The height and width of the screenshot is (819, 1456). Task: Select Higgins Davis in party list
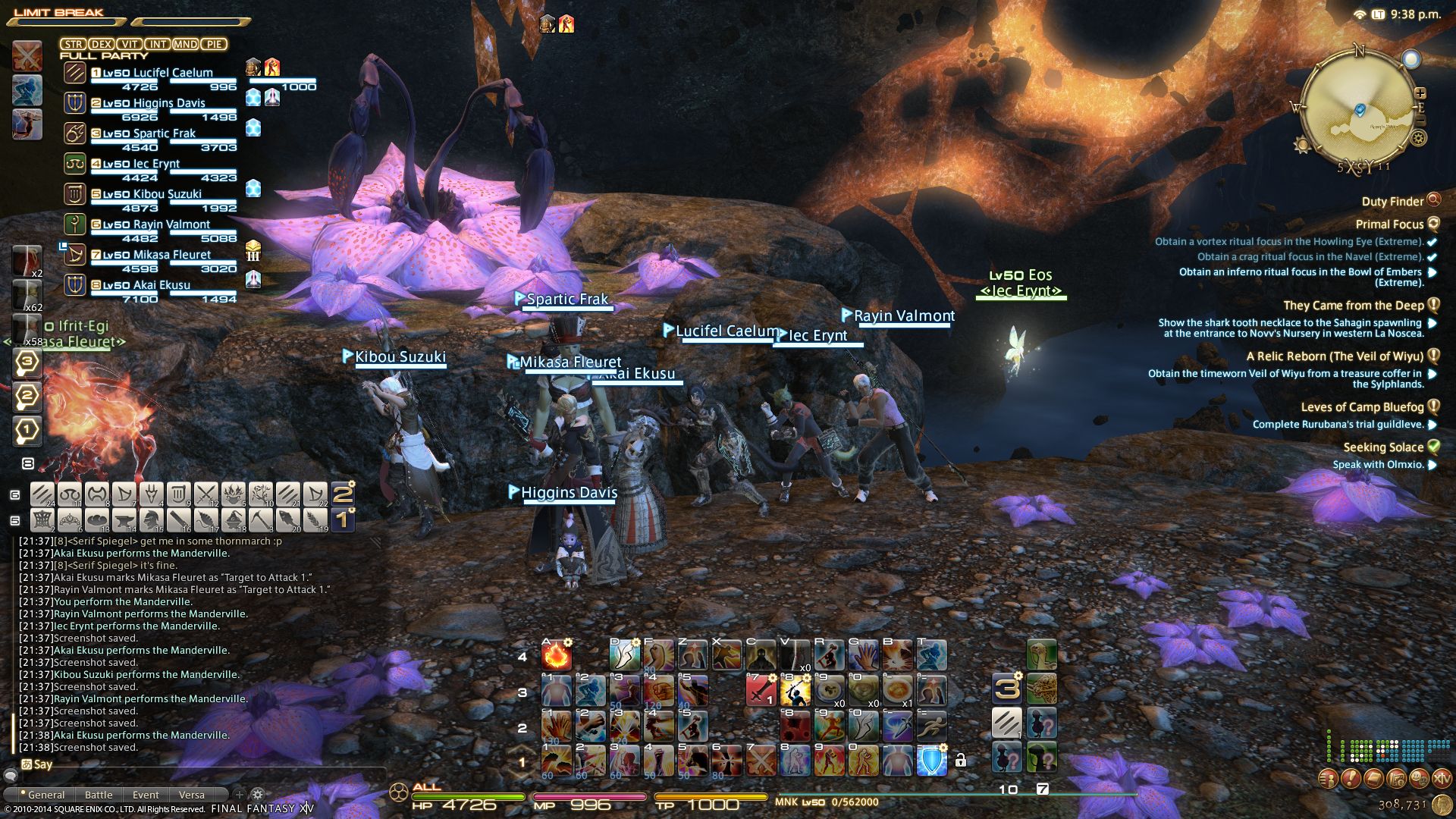tap(168, 104)
